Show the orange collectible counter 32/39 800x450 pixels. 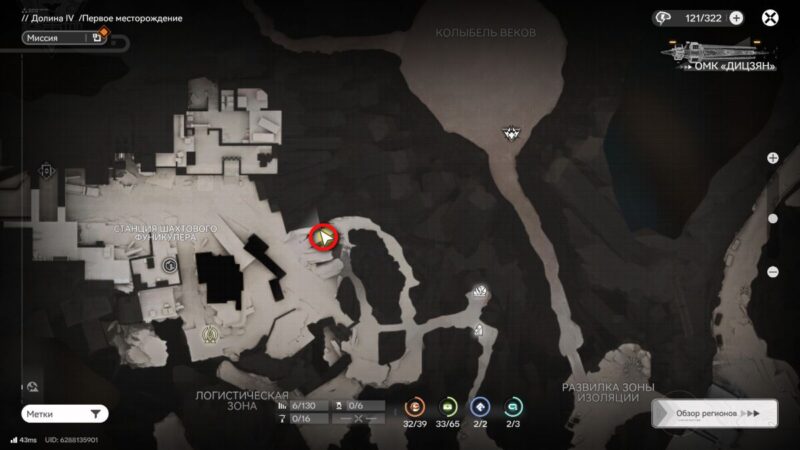tap(415, 406)
